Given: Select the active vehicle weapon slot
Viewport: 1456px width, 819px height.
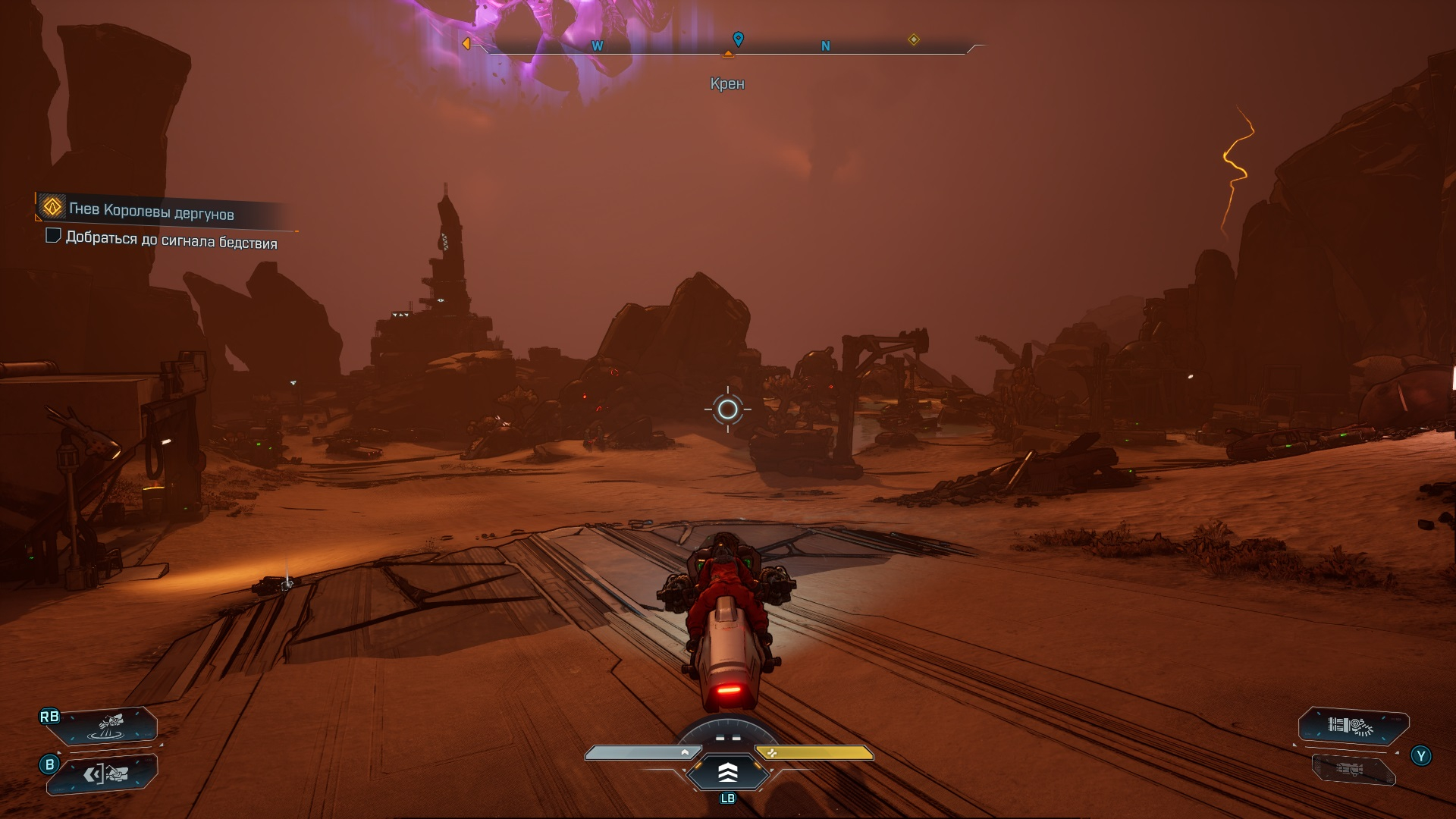Looking at the screenshot, I should 1354,726.
